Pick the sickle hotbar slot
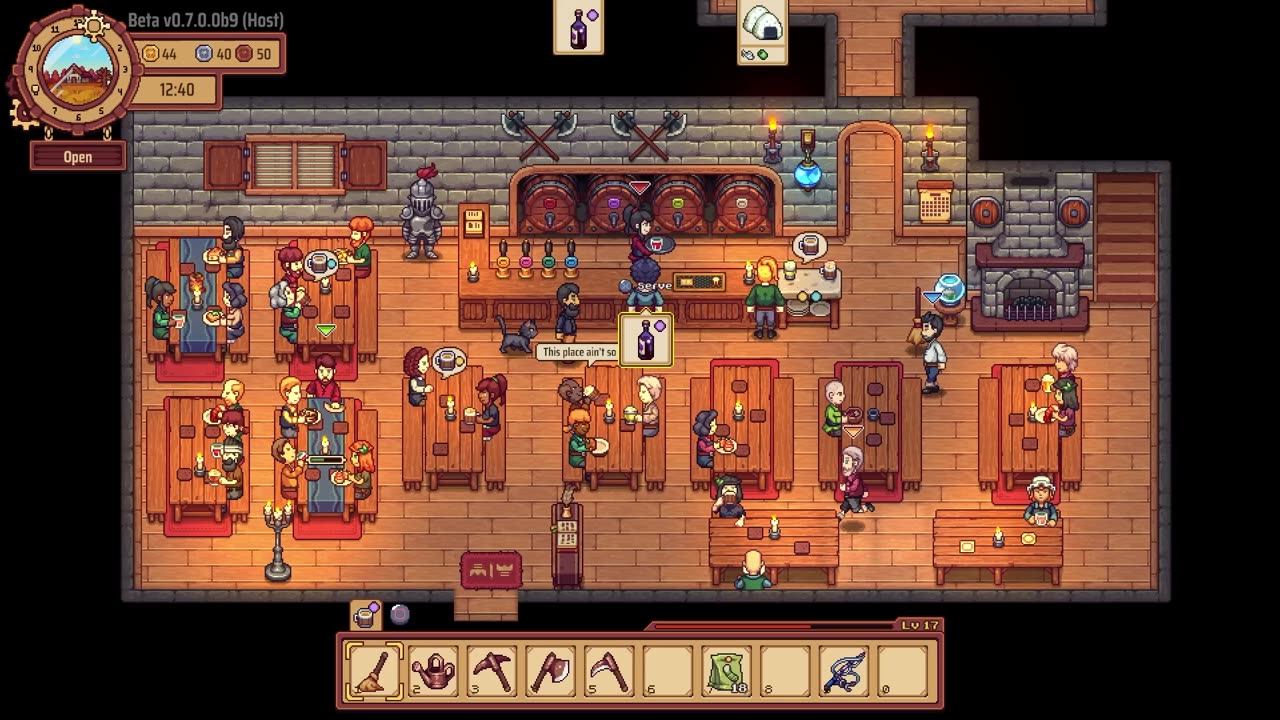This screenshot has height=720, width=1280. click(609, 670)
